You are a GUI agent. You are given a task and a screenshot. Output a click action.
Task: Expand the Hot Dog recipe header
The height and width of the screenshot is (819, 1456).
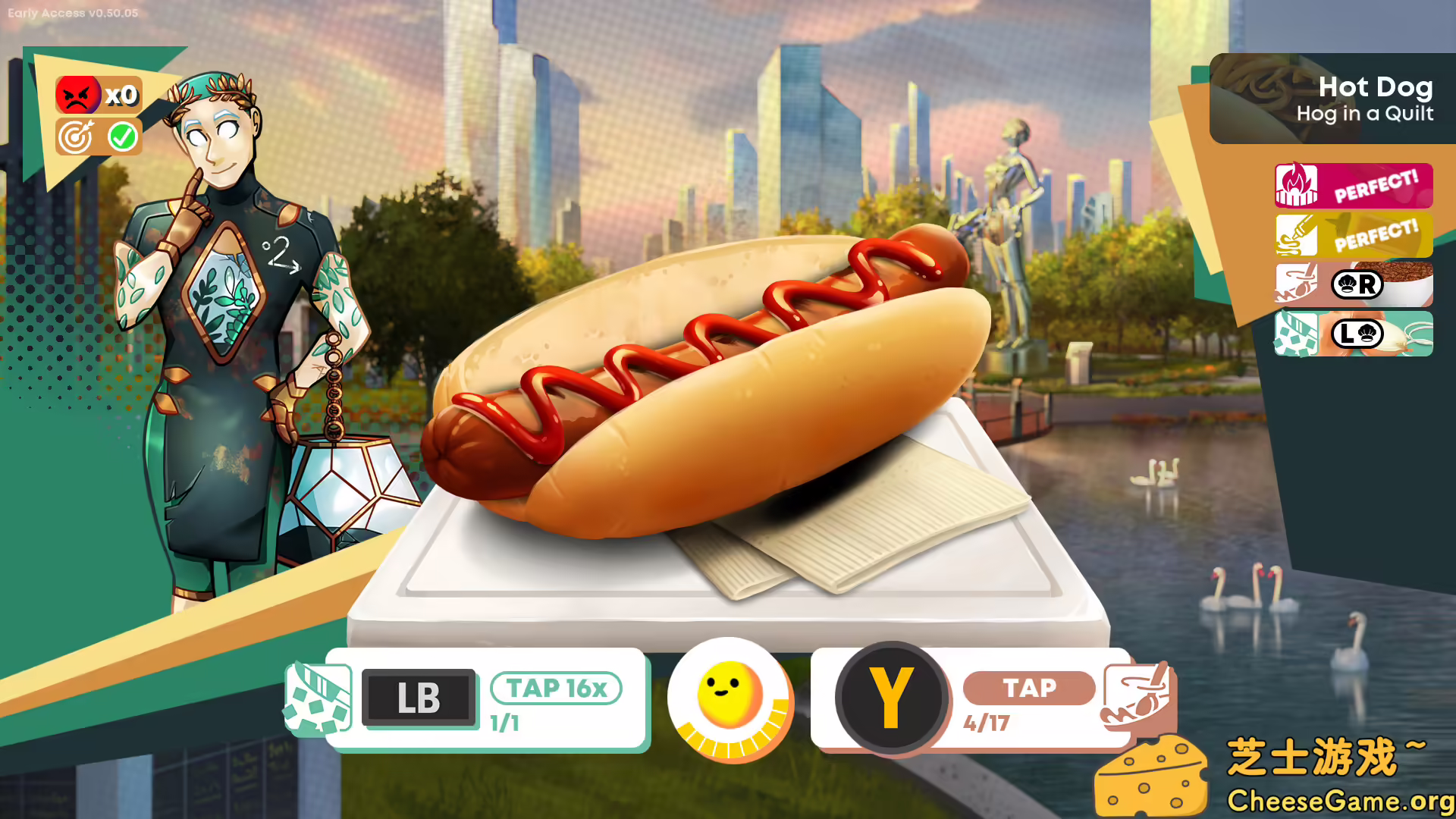pos(1374,87)
